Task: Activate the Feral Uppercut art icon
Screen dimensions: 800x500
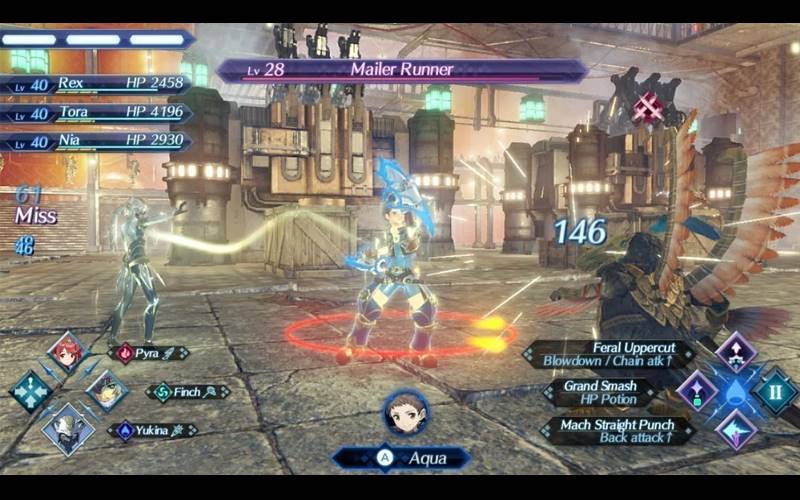Action: (736, 353)
